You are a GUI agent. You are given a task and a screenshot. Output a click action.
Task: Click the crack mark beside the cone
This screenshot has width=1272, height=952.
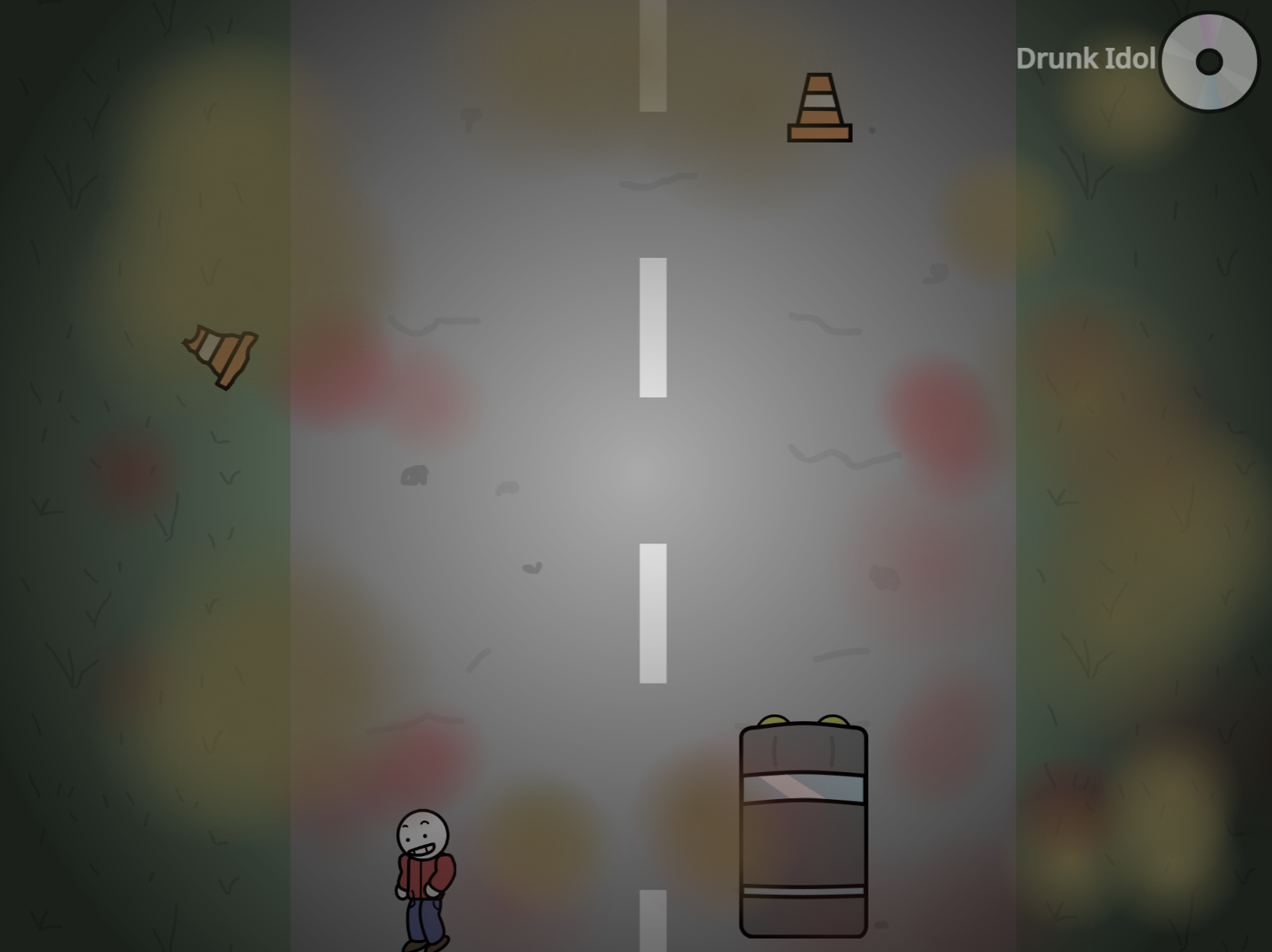tap(872, 129)
